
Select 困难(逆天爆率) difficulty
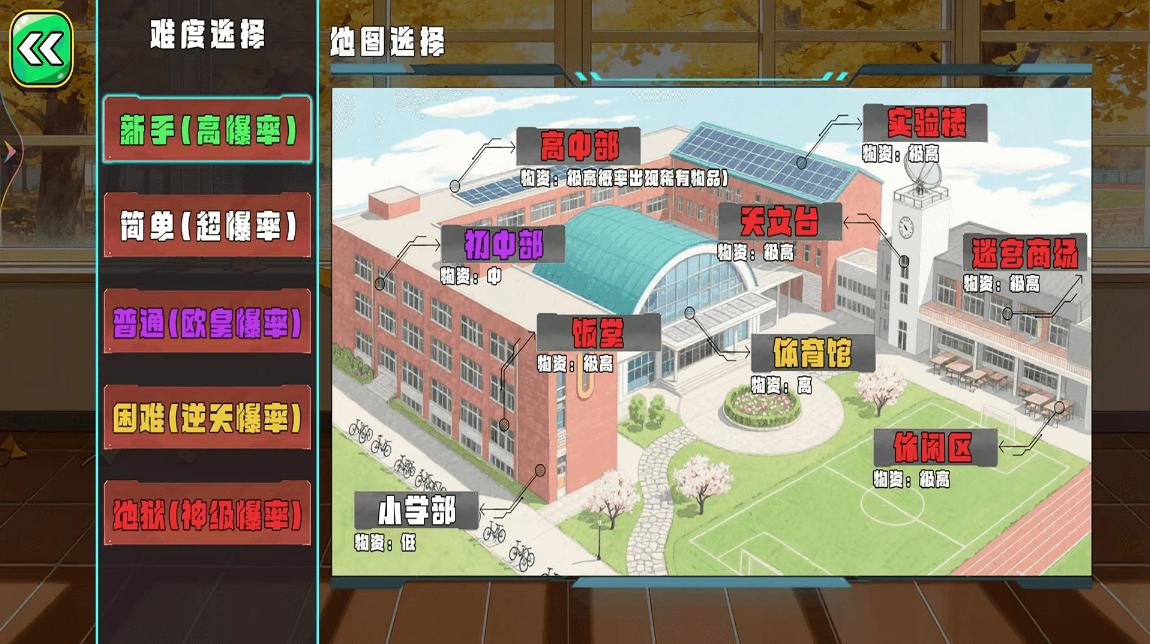pos(207,418)
